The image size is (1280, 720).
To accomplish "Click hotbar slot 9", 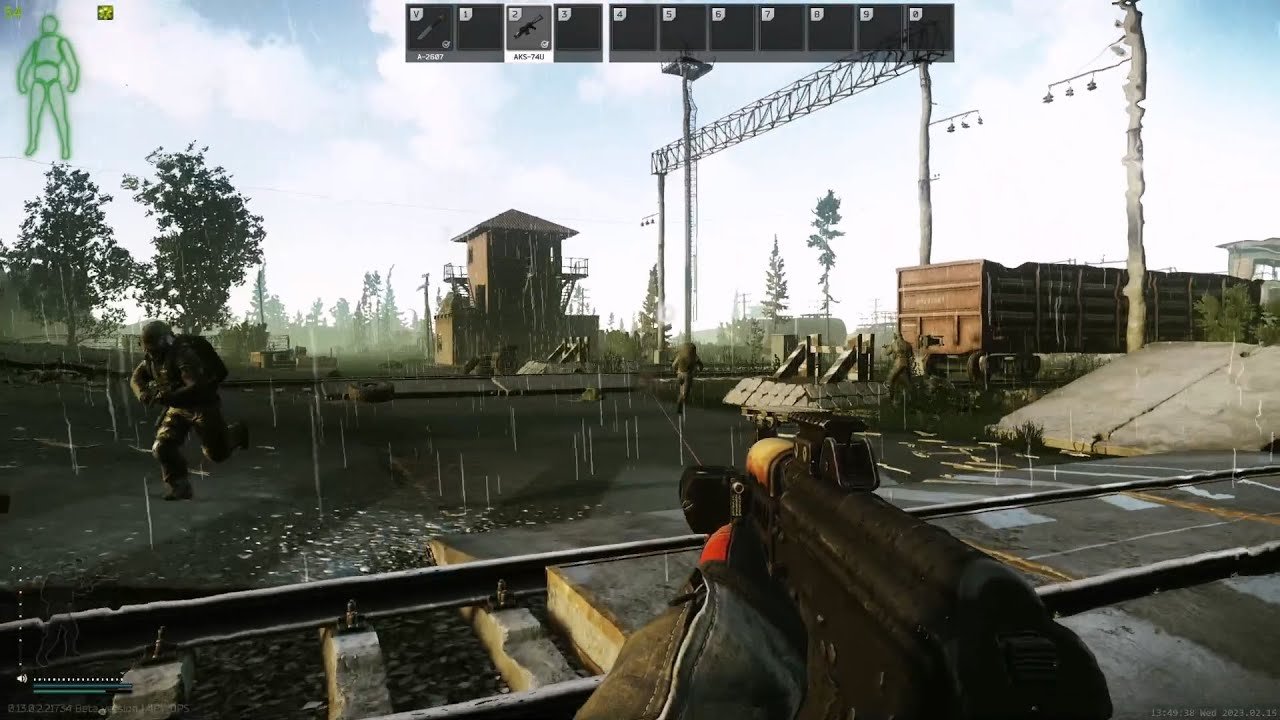I will [x=882, y=30].
